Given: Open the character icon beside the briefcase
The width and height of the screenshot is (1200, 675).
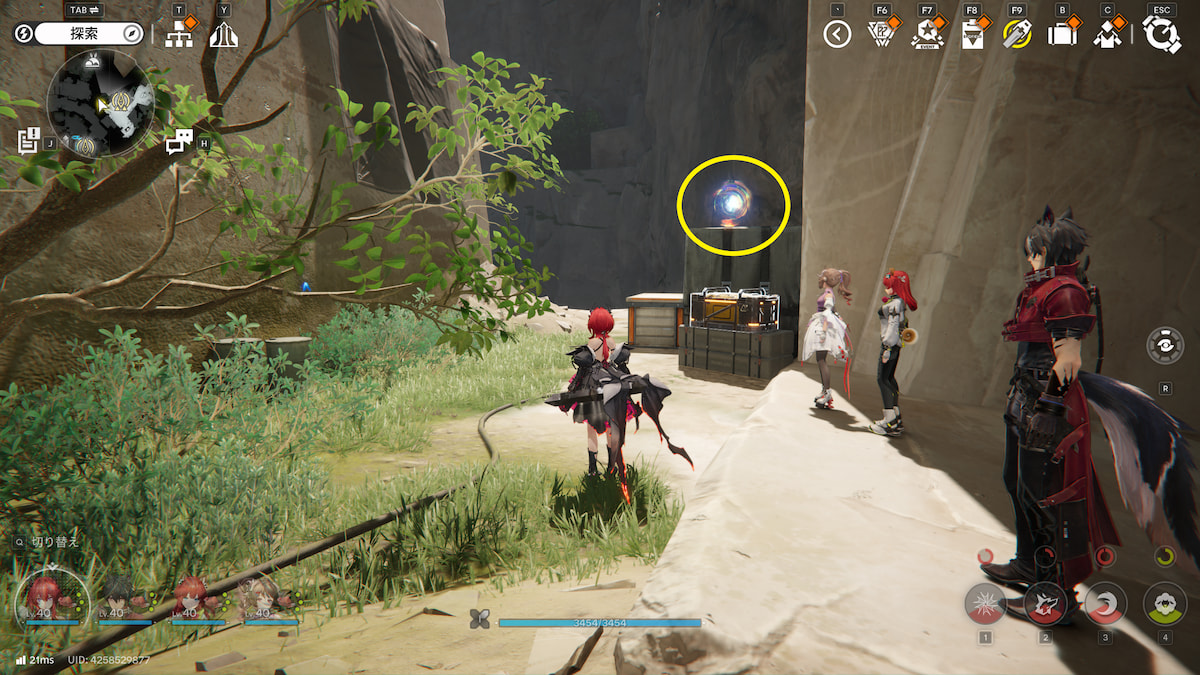Looking at the screenshot, I should point(1107,35).
